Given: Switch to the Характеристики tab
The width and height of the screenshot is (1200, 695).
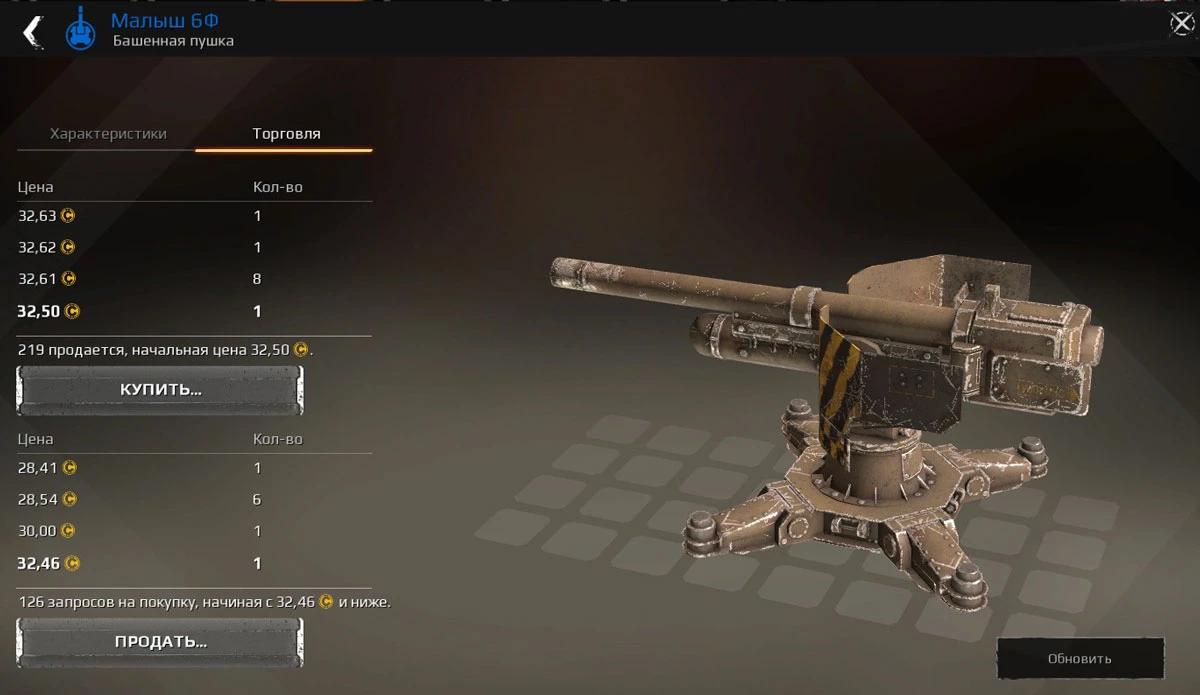Looking at the screenshot, I should click(108, 134).
